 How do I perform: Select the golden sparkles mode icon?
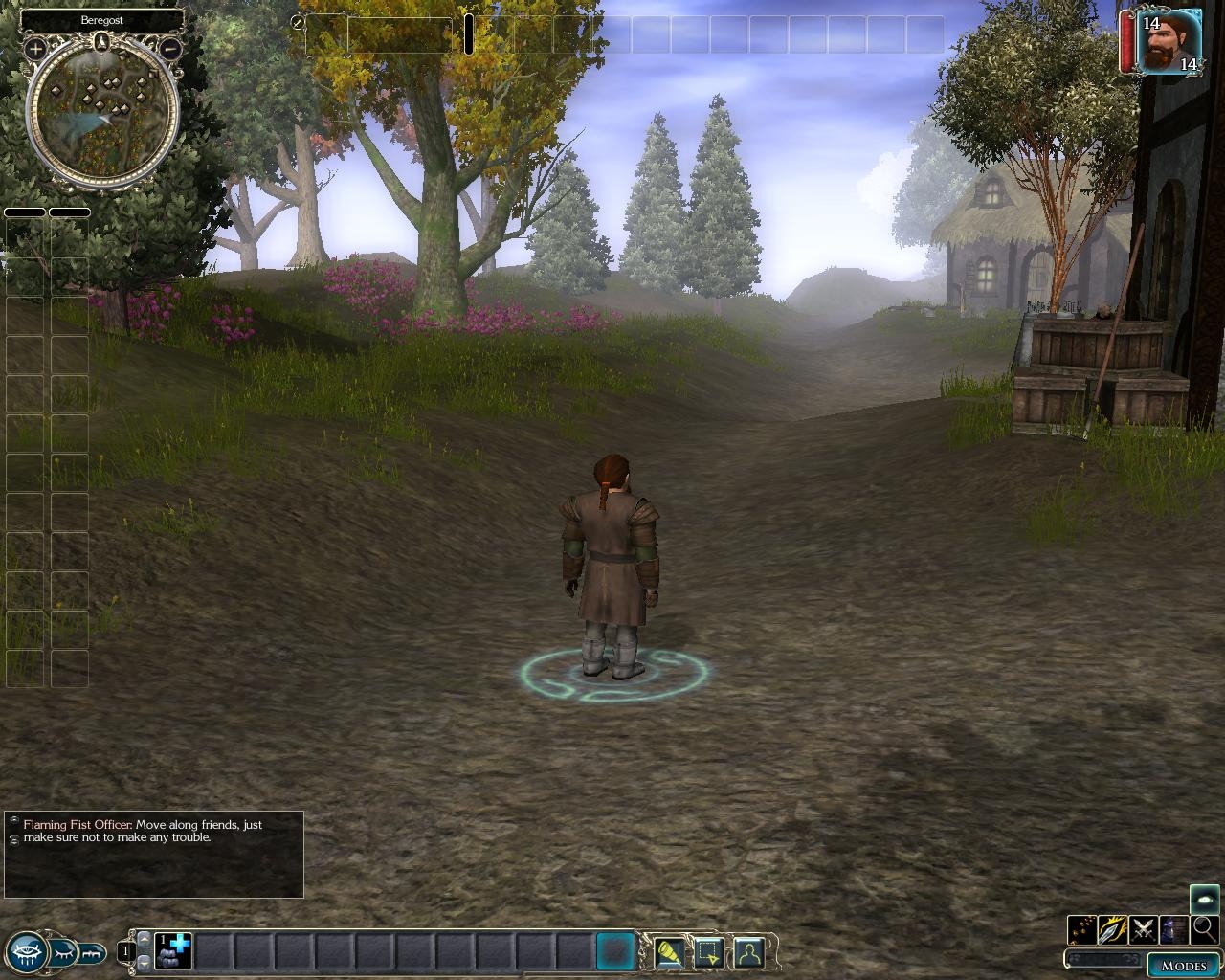point(1082,929)
